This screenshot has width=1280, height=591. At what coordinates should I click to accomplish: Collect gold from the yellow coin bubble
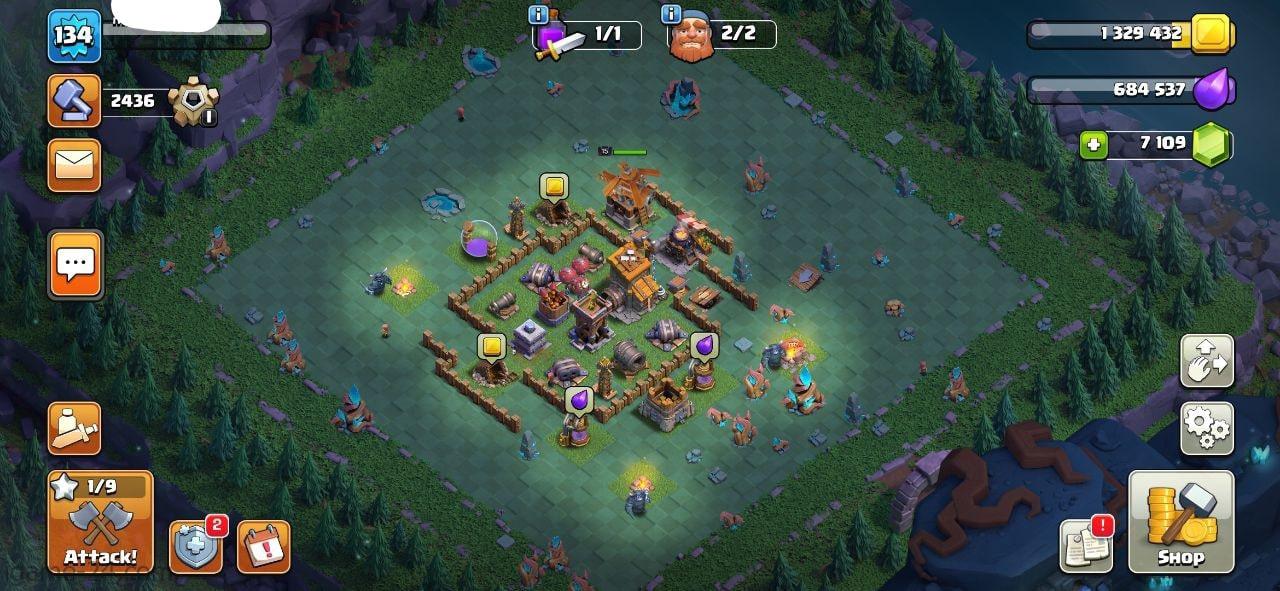554,186
